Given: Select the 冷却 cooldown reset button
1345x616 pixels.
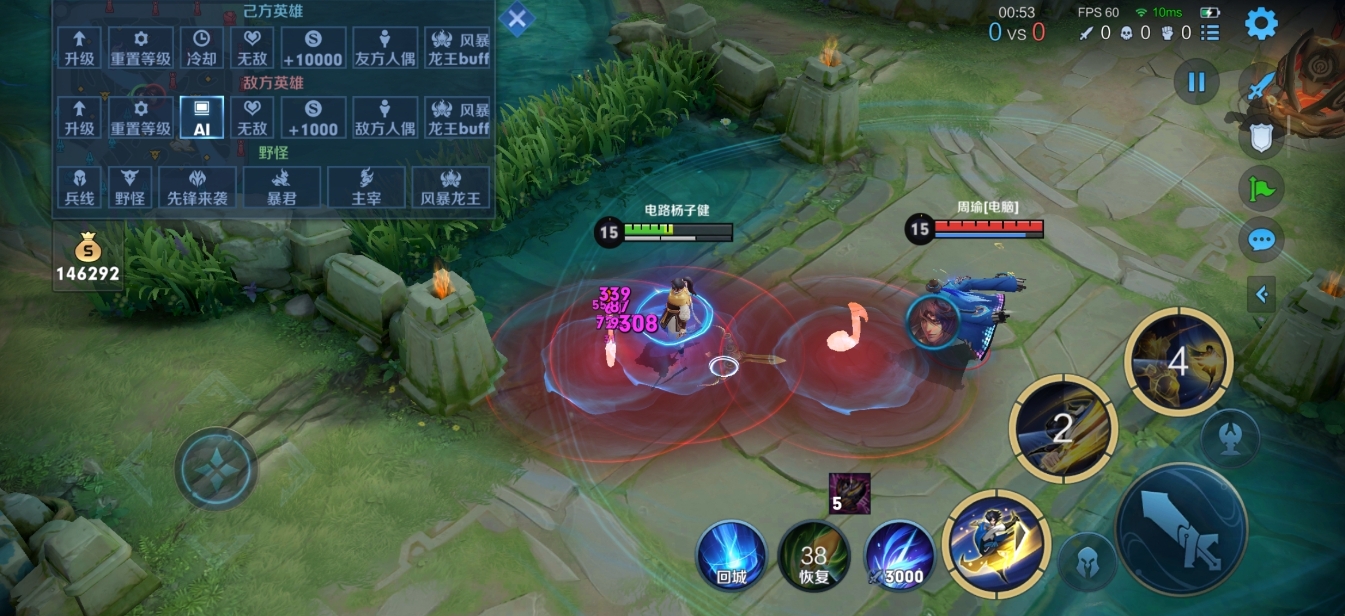Looking at the screenshot, I should pos(201,47).
